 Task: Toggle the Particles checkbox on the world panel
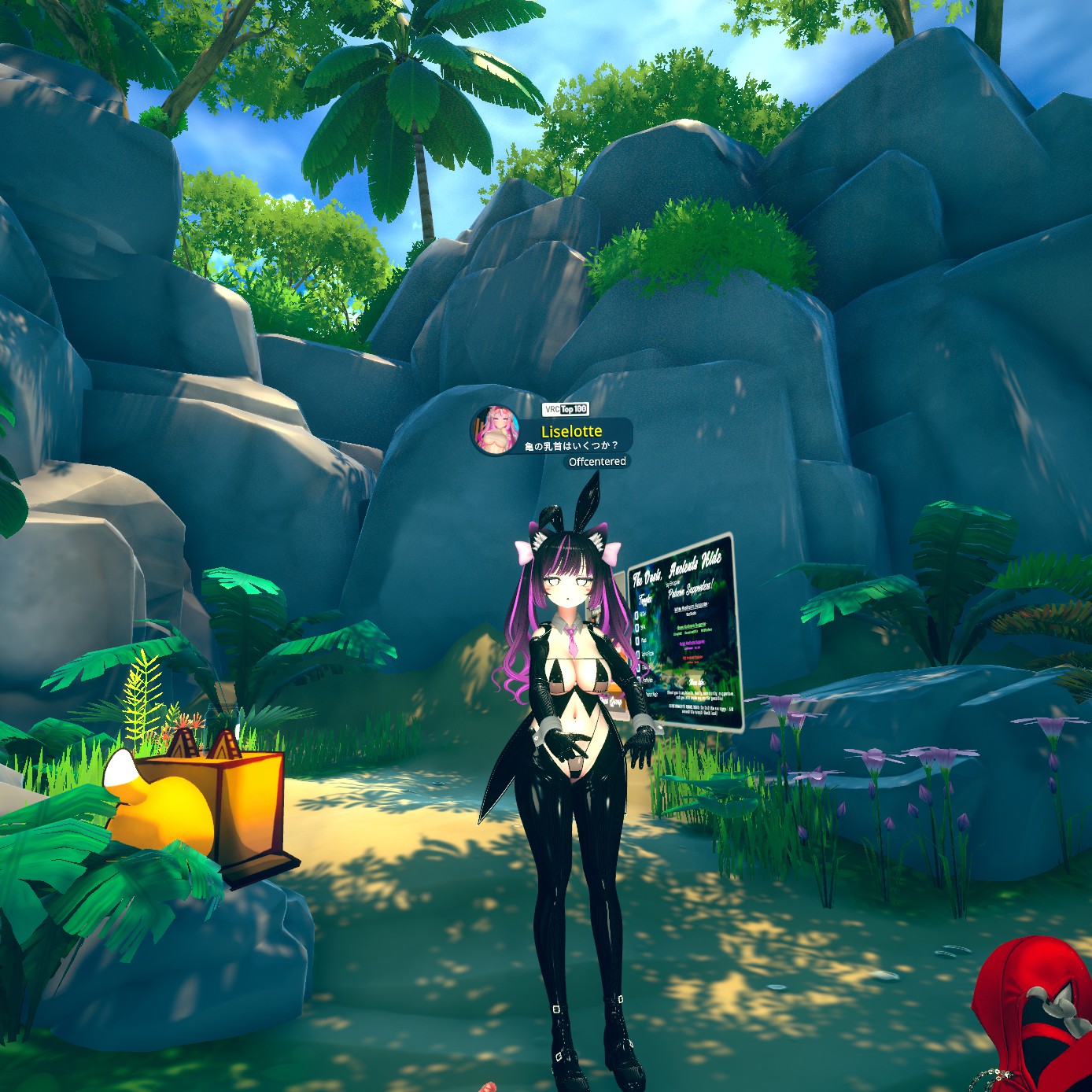pos(639,680)
